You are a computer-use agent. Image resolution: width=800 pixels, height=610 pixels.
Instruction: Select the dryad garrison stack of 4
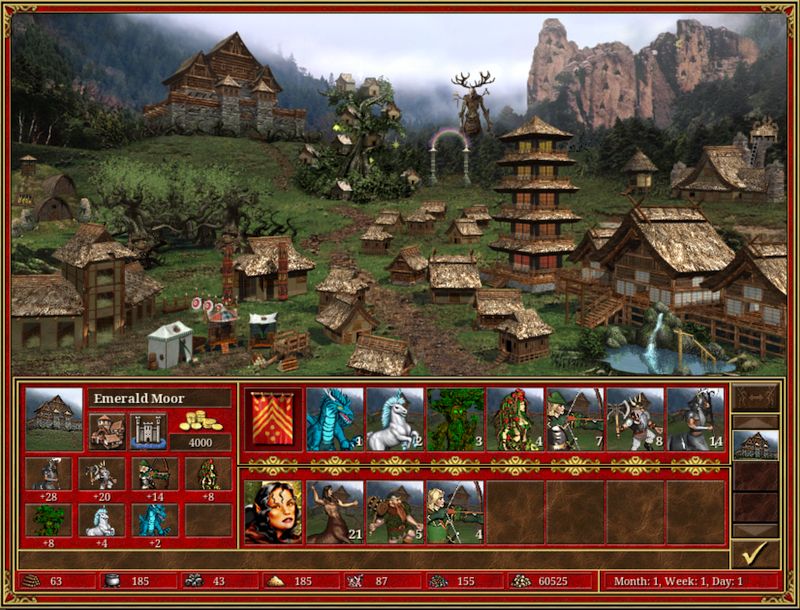(515, 418)
